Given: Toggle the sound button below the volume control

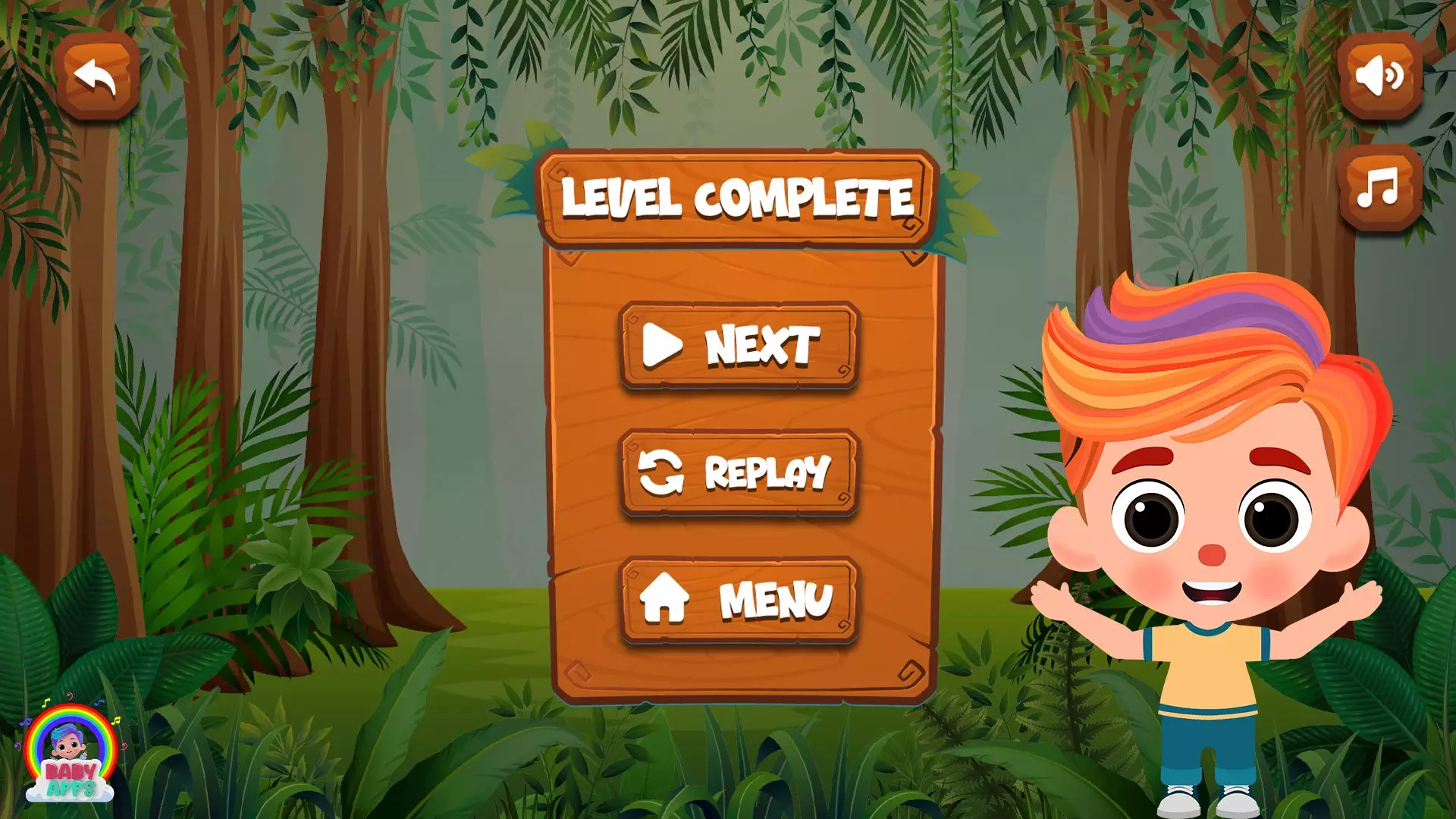Looking at the screenshot, I should tap(1379, 186).
